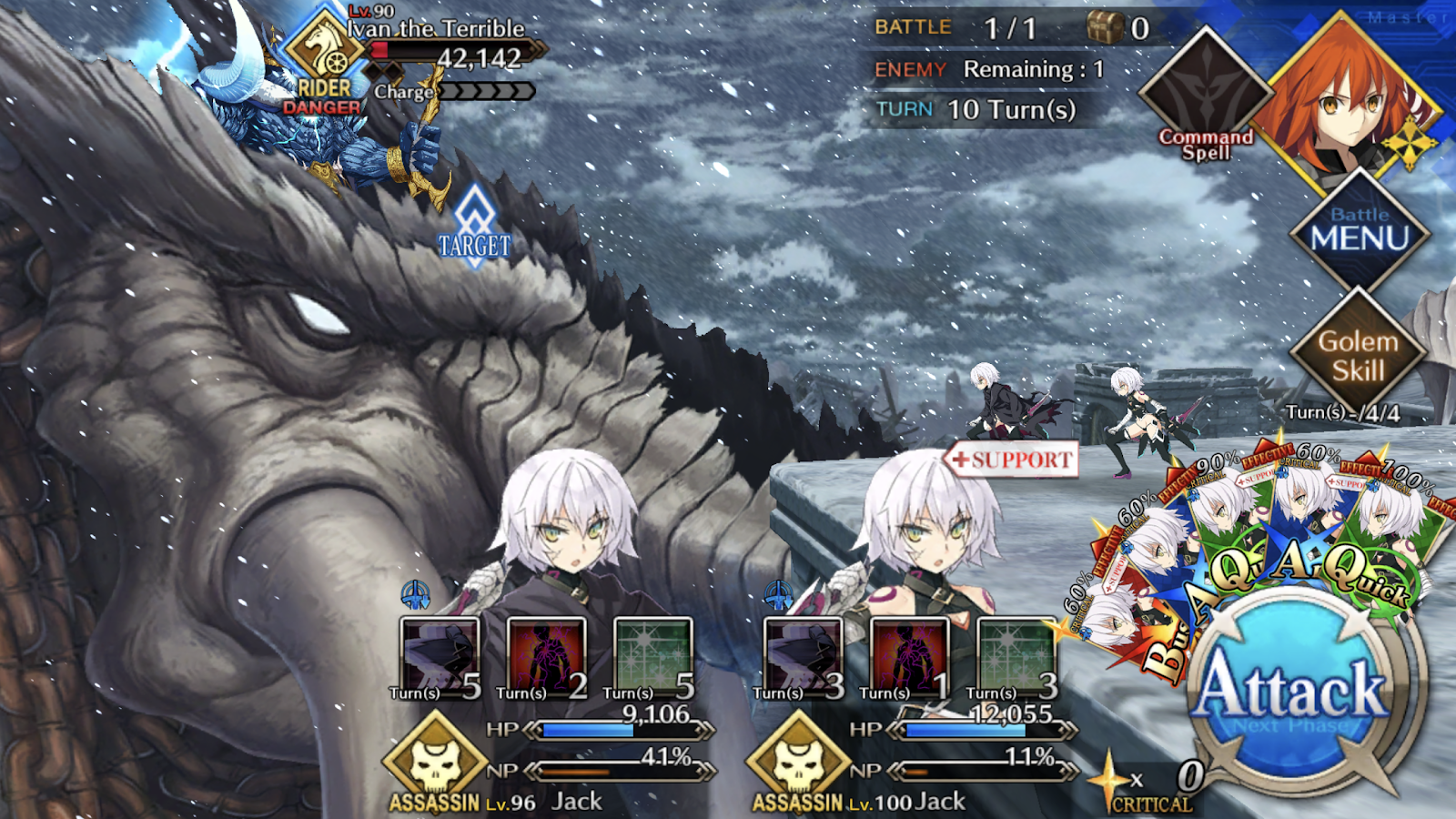The height and width of the screenshot is (819, 1456).
Task: Select Lv.96 Jack's red silhouette skill
Action: click(x=547, y=657)
